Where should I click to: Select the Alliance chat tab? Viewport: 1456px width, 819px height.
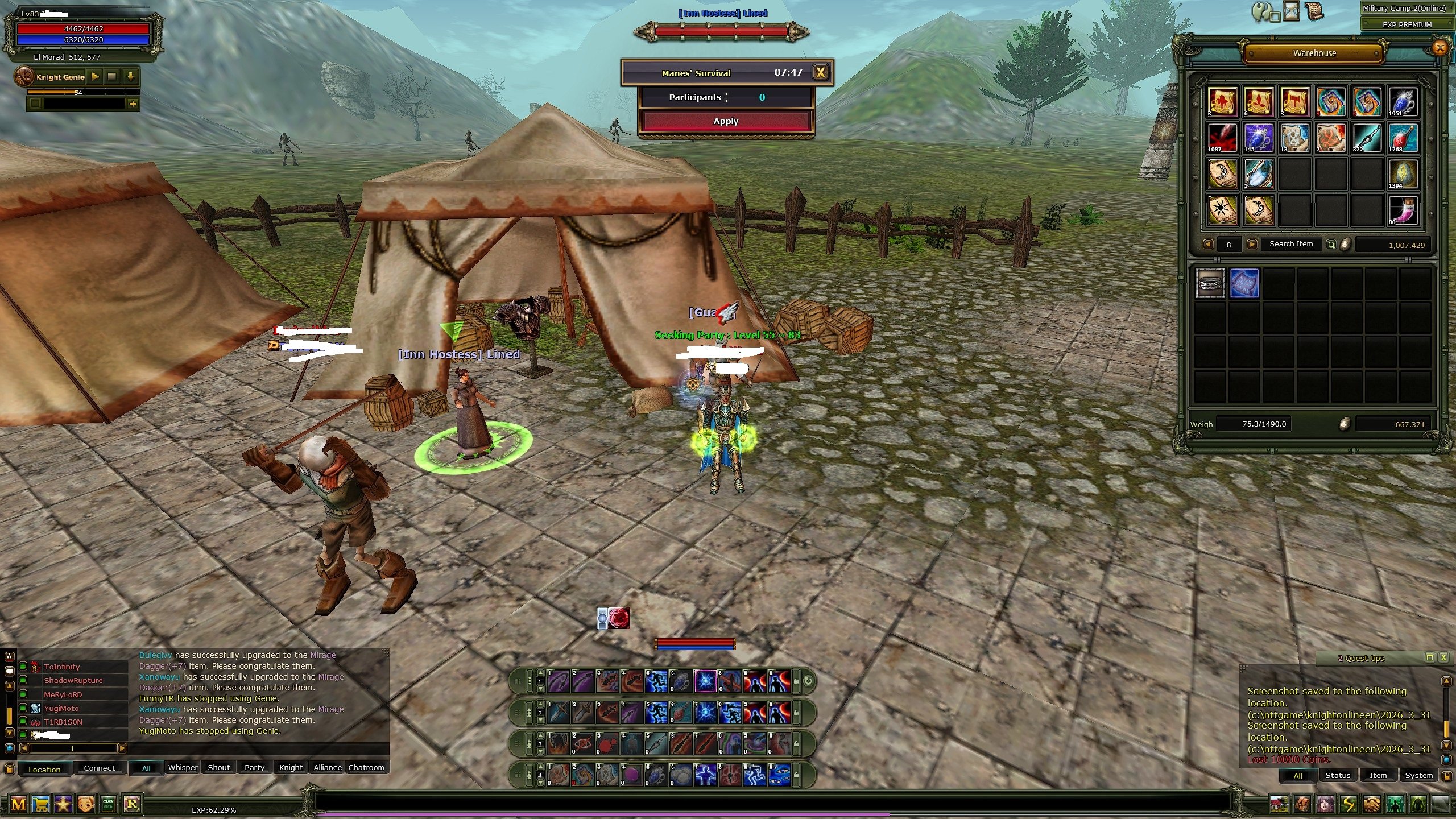coord(328,768)
